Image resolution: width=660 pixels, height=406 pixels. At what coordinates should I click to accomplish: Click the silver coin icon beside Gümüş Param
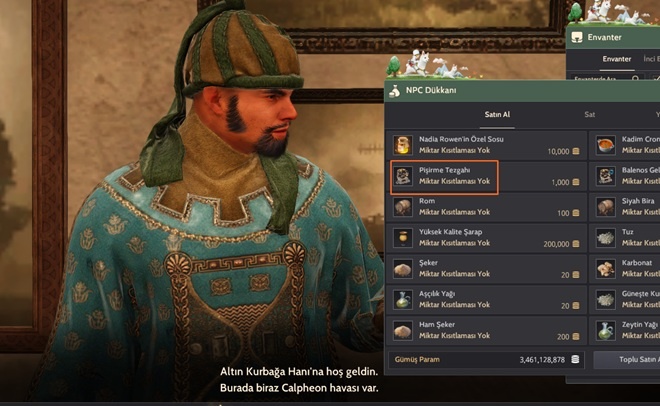tap(575, 359)
